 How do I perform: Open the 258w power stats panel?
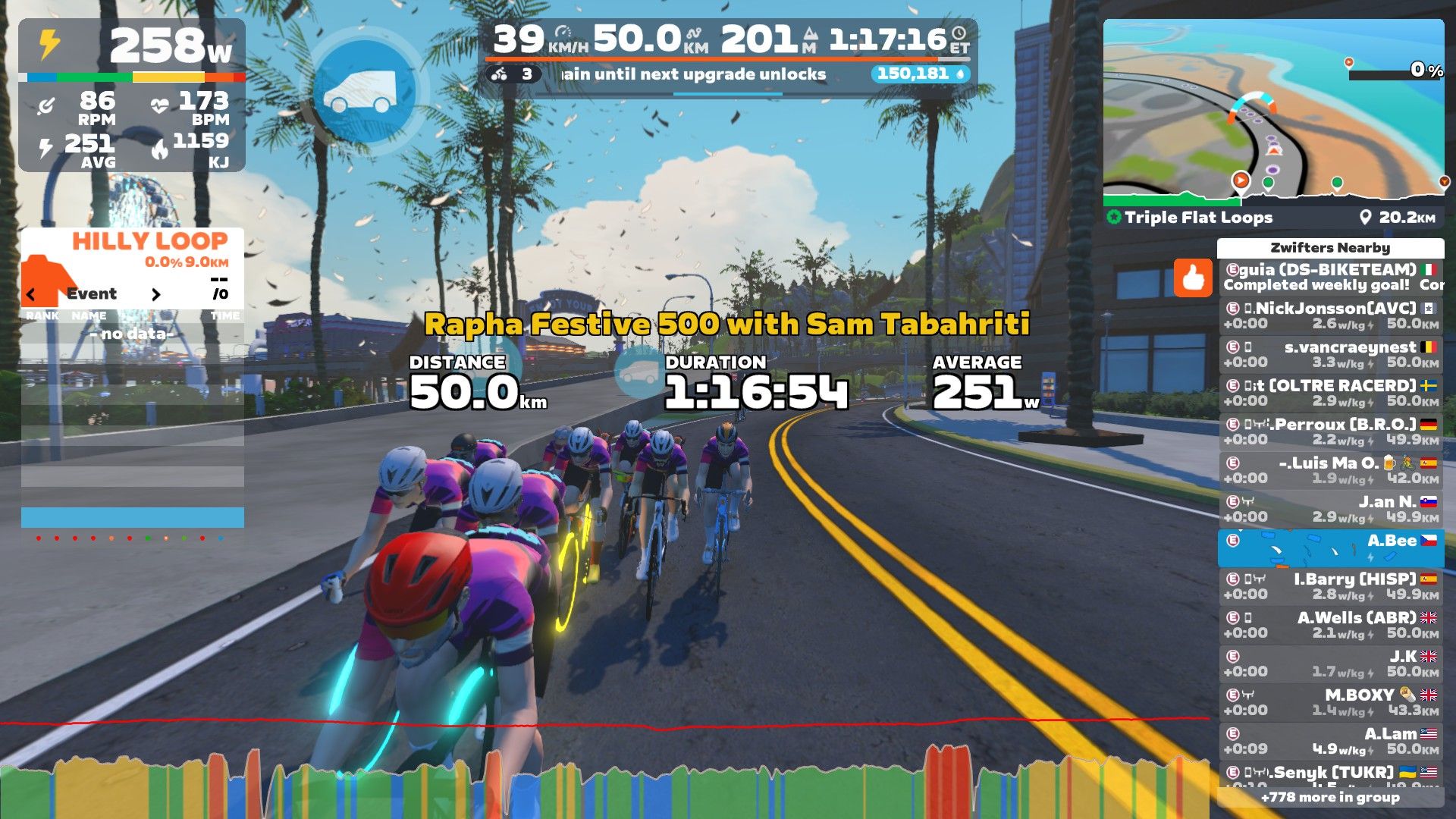[132, 47]
